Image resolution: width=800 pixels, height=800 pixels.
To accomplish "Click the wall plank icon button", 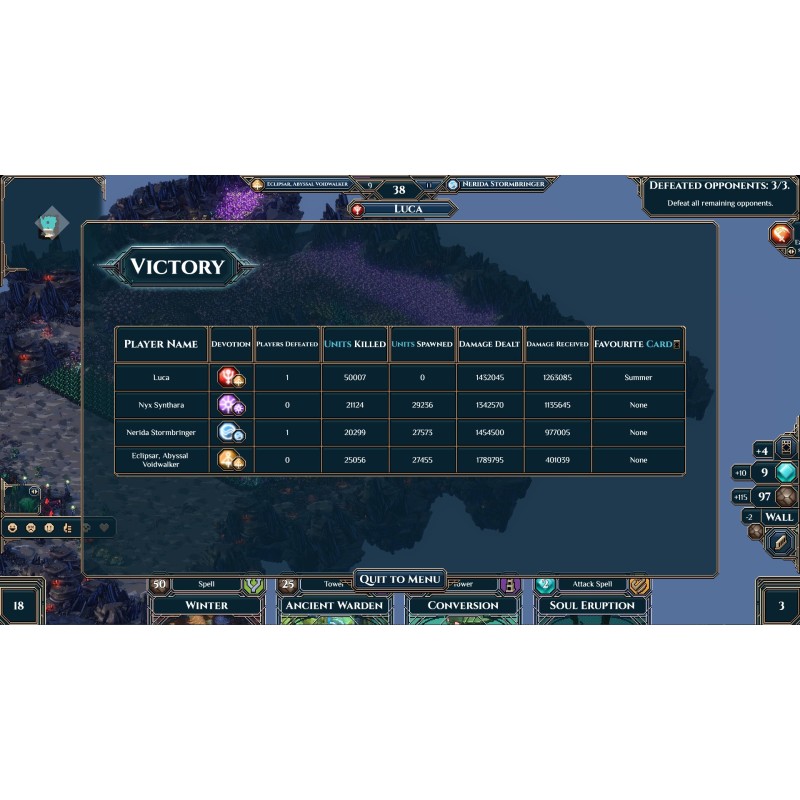I will pyautogui.click(x=778, y=541).
